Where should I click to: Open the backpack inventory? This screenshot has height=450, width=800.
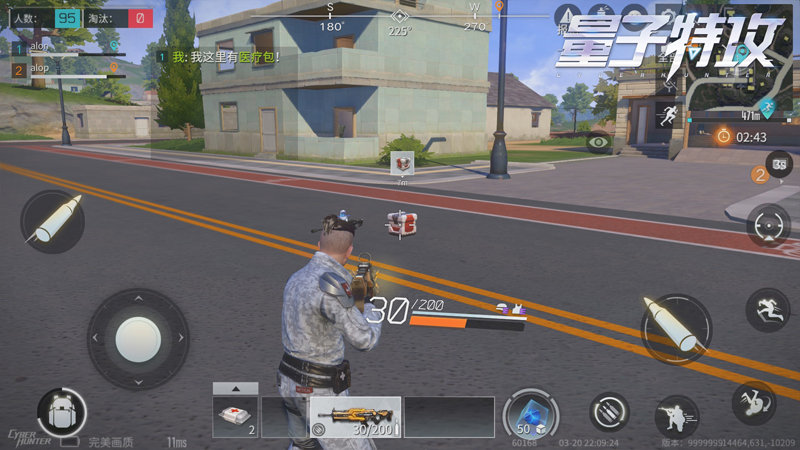tap(60, 411)
